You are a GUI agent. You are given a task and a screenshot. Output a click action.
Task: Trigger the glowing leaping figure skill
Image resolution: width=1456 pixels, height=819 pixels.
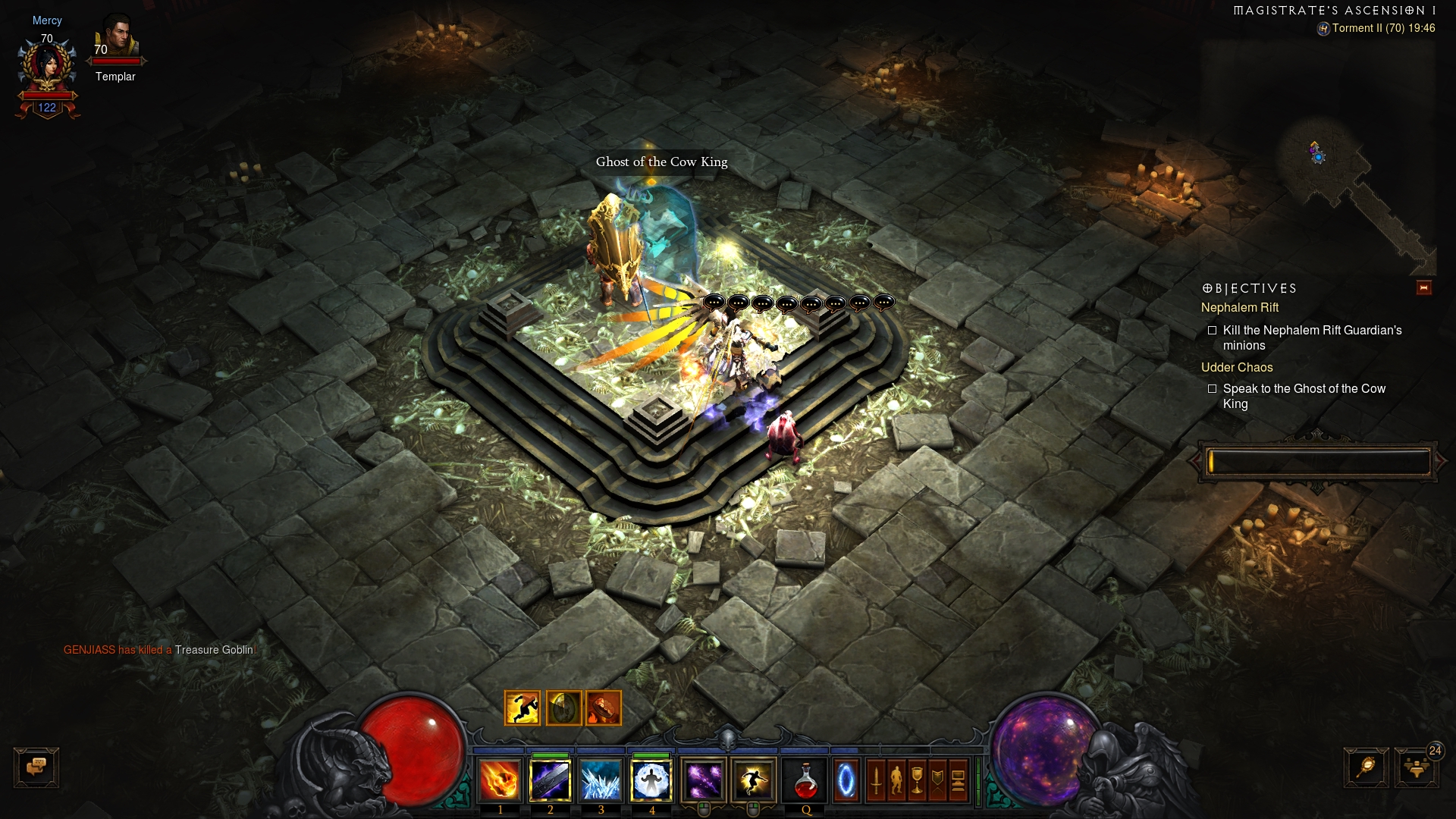coord(753,780)
